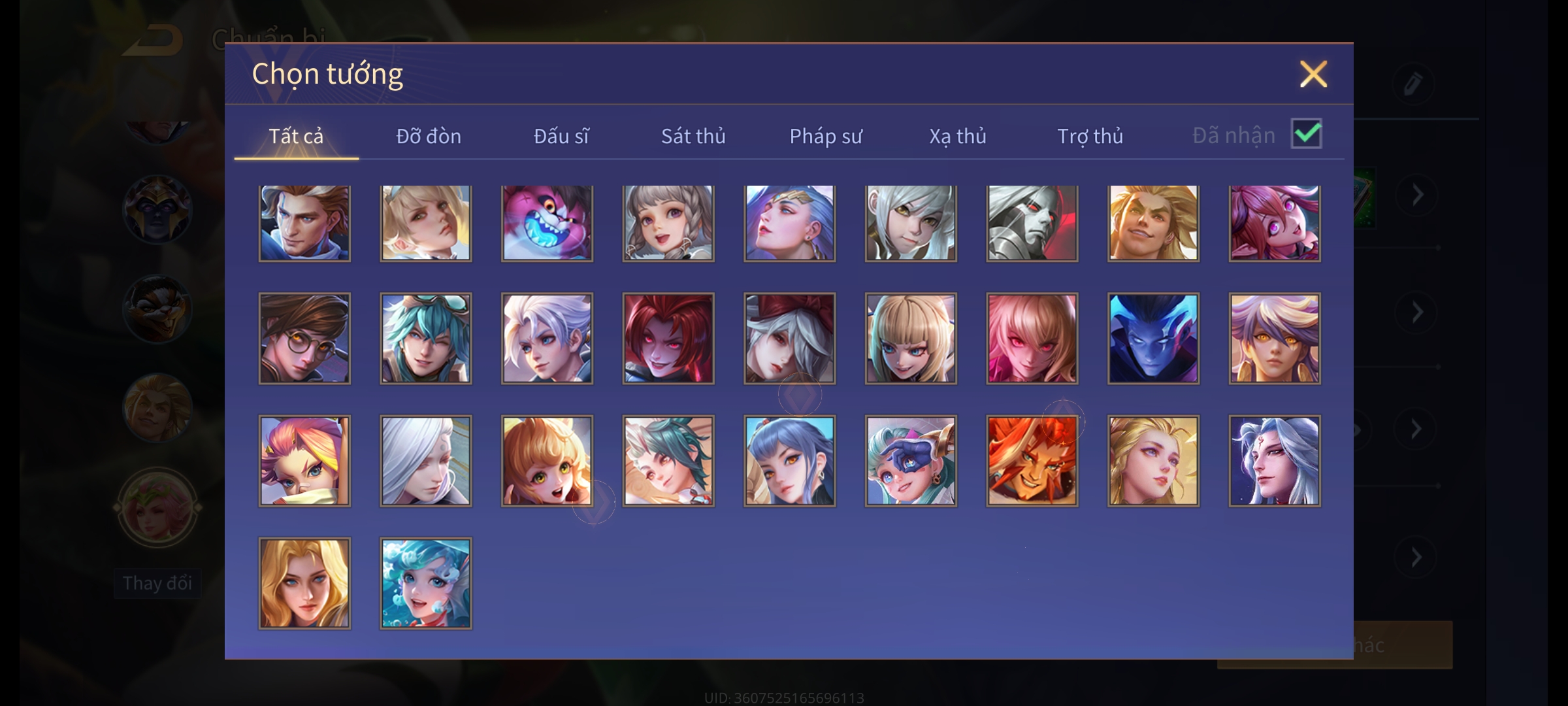Pick the orange fiery demon hero
This screenshot has height=706, width=1568.
point(1032,461)
